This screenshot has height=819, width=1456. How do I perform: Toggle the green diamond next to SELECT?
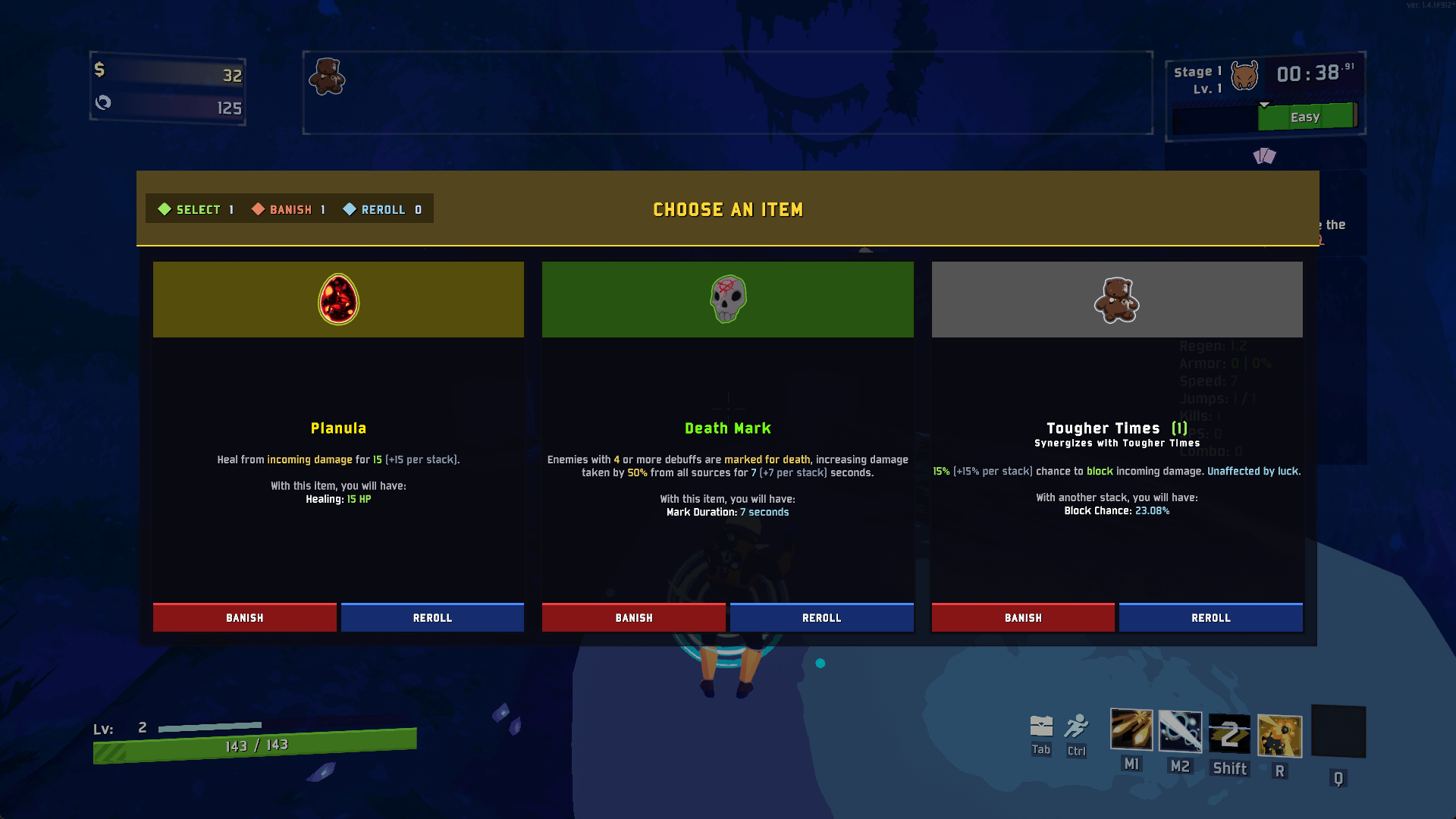point(165,209)
